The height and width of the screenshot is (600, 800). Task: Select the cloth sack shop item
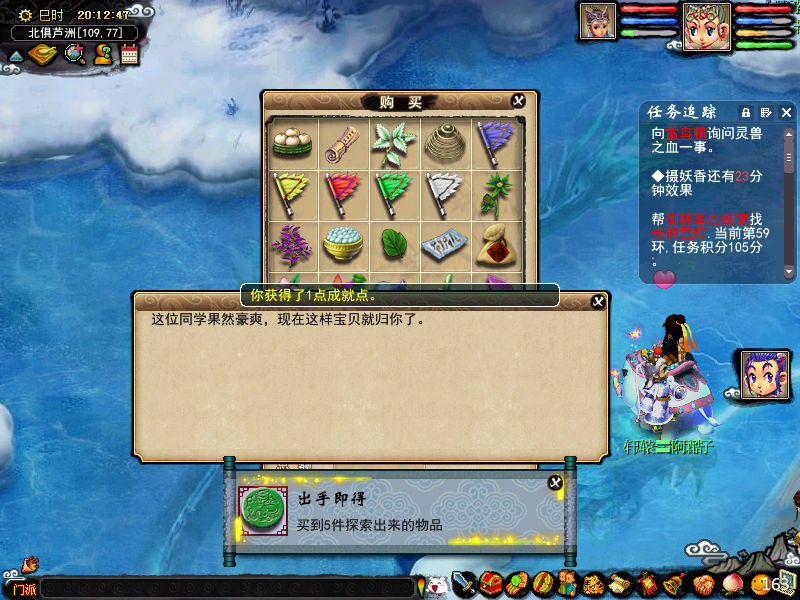click(x=493, y=243)
